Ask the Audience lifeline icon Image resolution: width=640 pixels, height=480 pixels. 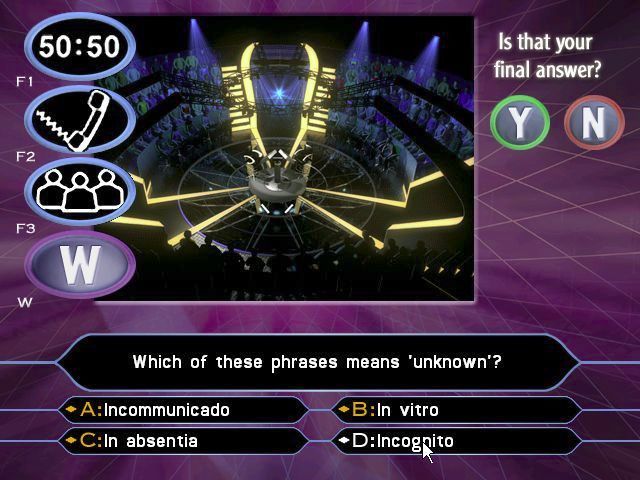80,190
